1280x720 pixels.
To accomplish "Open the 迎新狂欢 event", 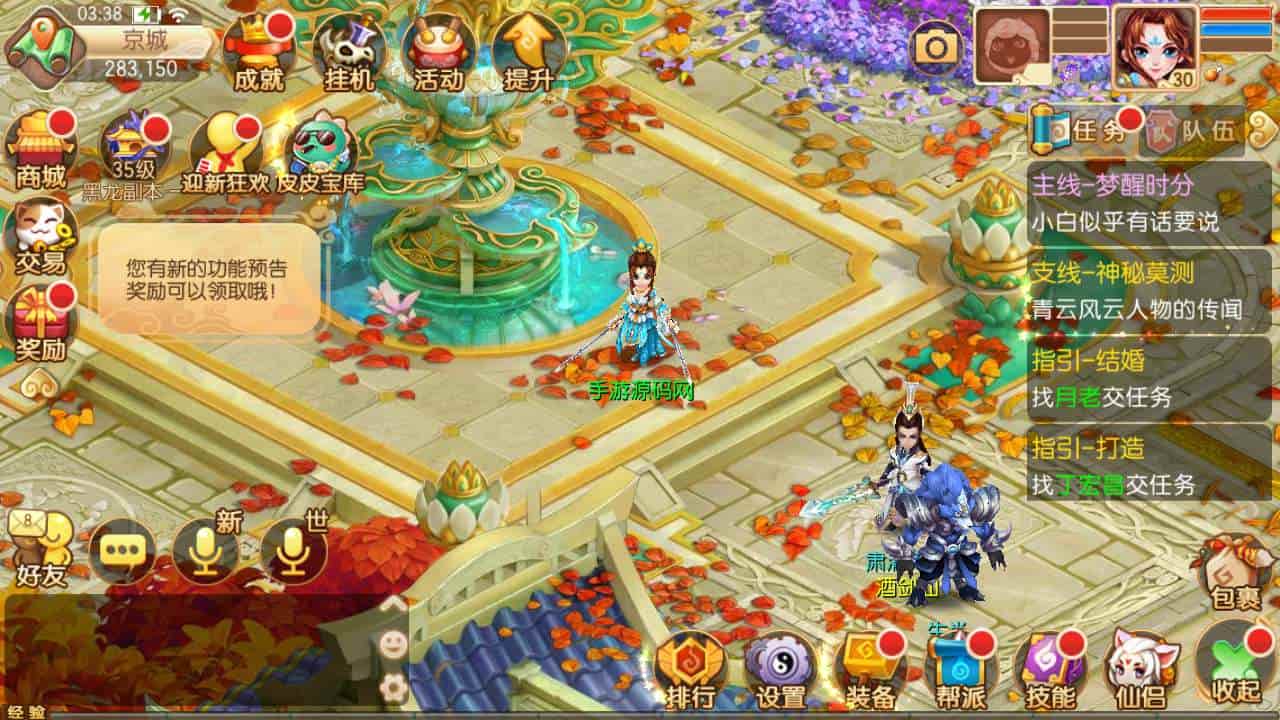I will 225,150.
